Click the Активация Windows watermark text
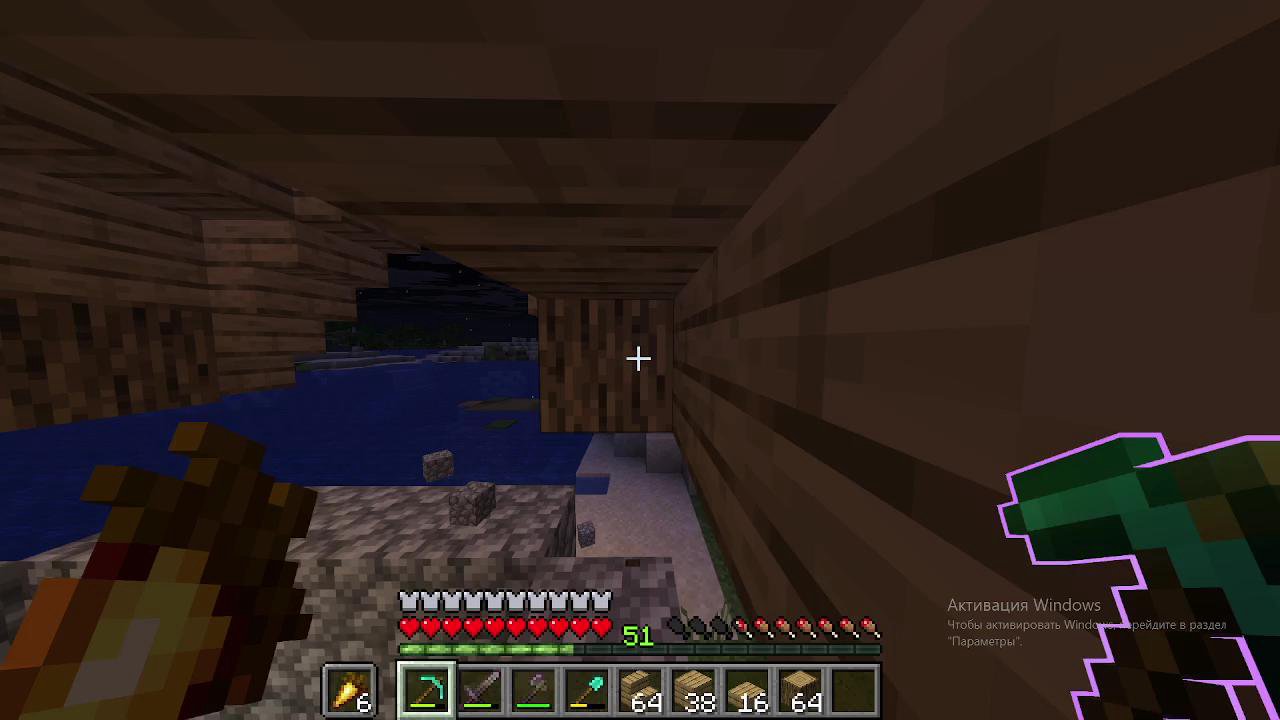 1023,605
